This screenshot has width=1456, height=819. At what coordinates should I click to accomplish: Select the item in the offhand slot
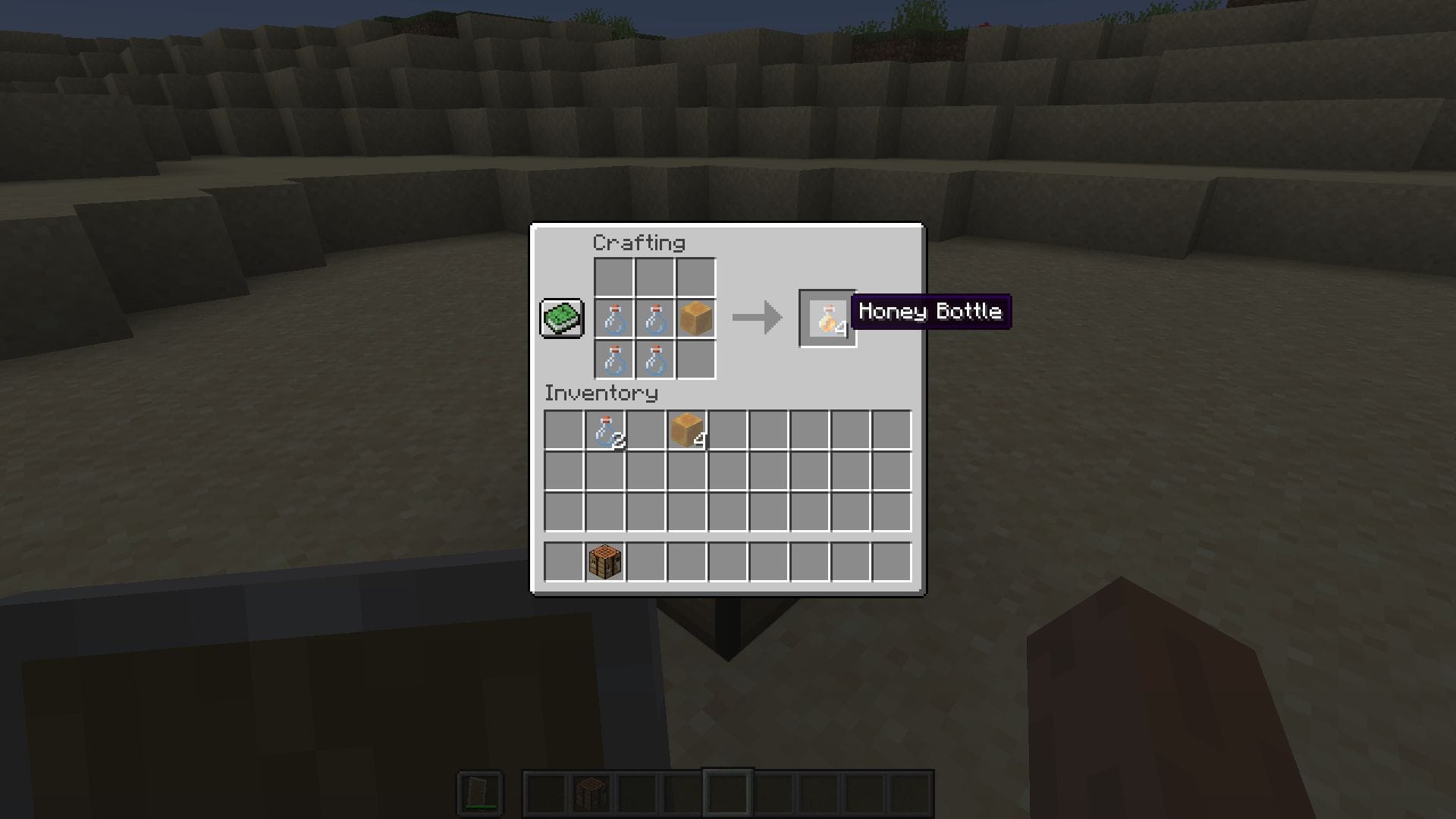point(480,791)
